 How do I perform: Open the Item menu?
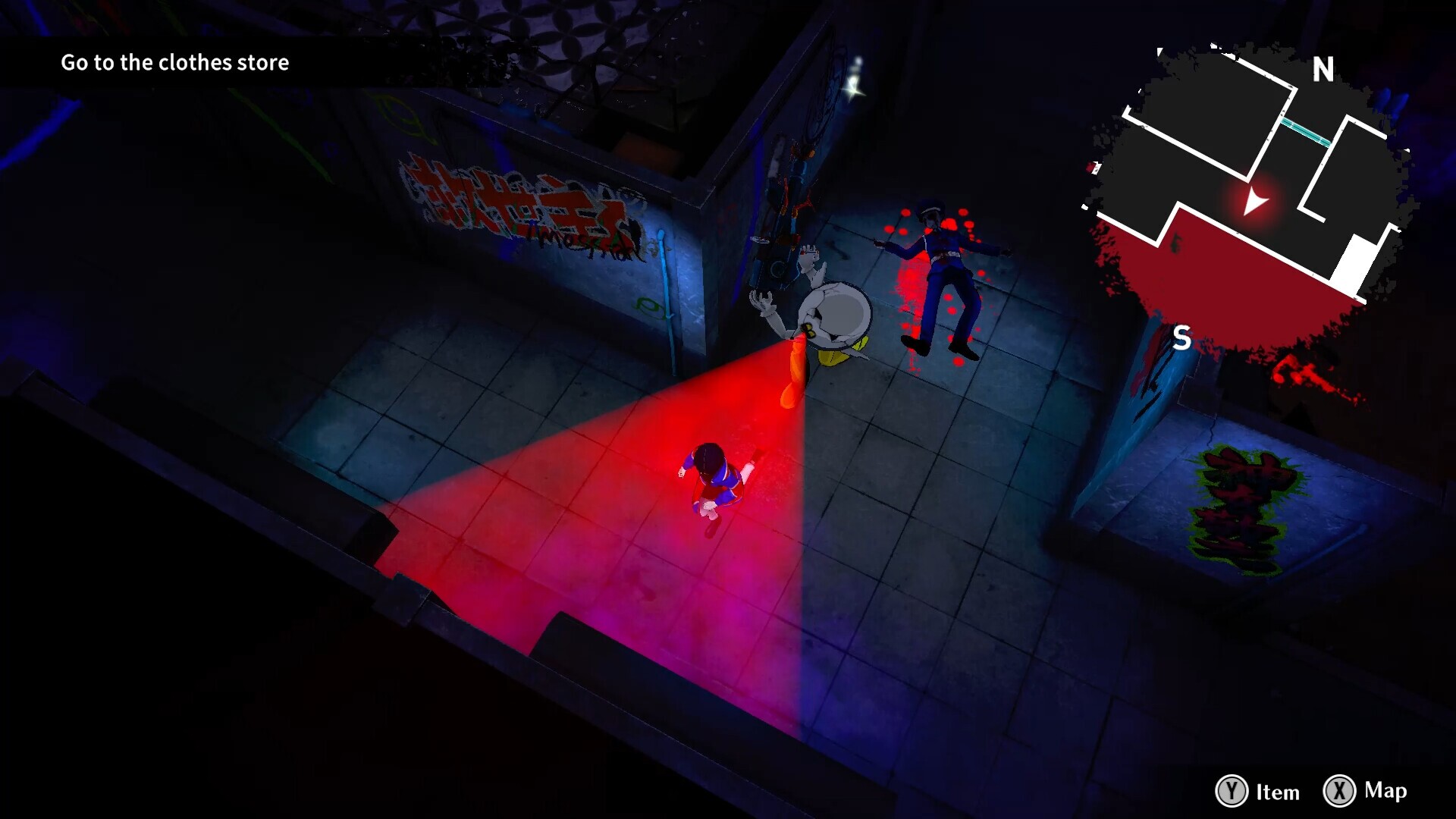[1258, 791]
